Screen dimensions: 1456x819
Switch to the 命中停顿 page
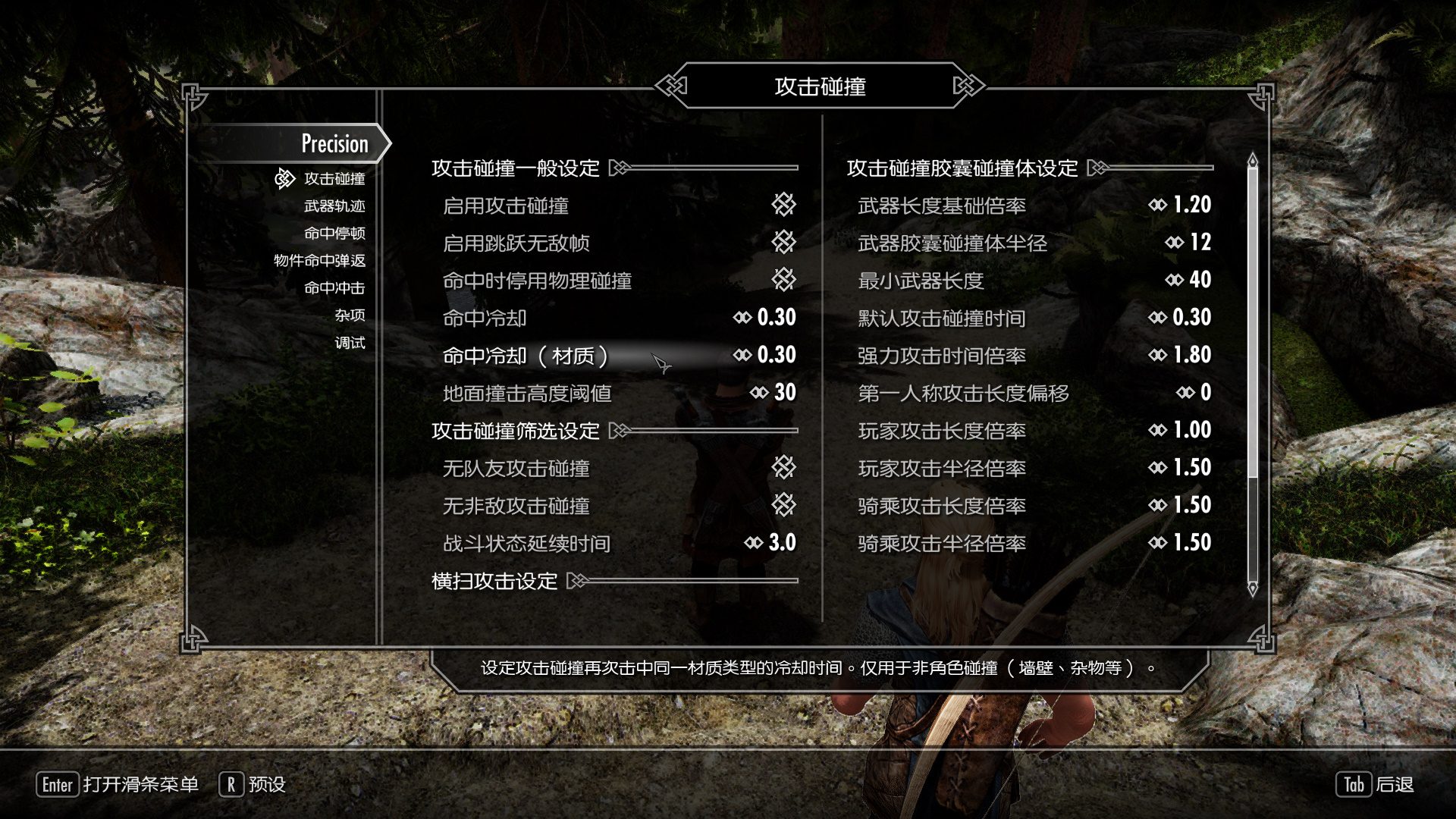pyautogui.click(x=334, y=234)
